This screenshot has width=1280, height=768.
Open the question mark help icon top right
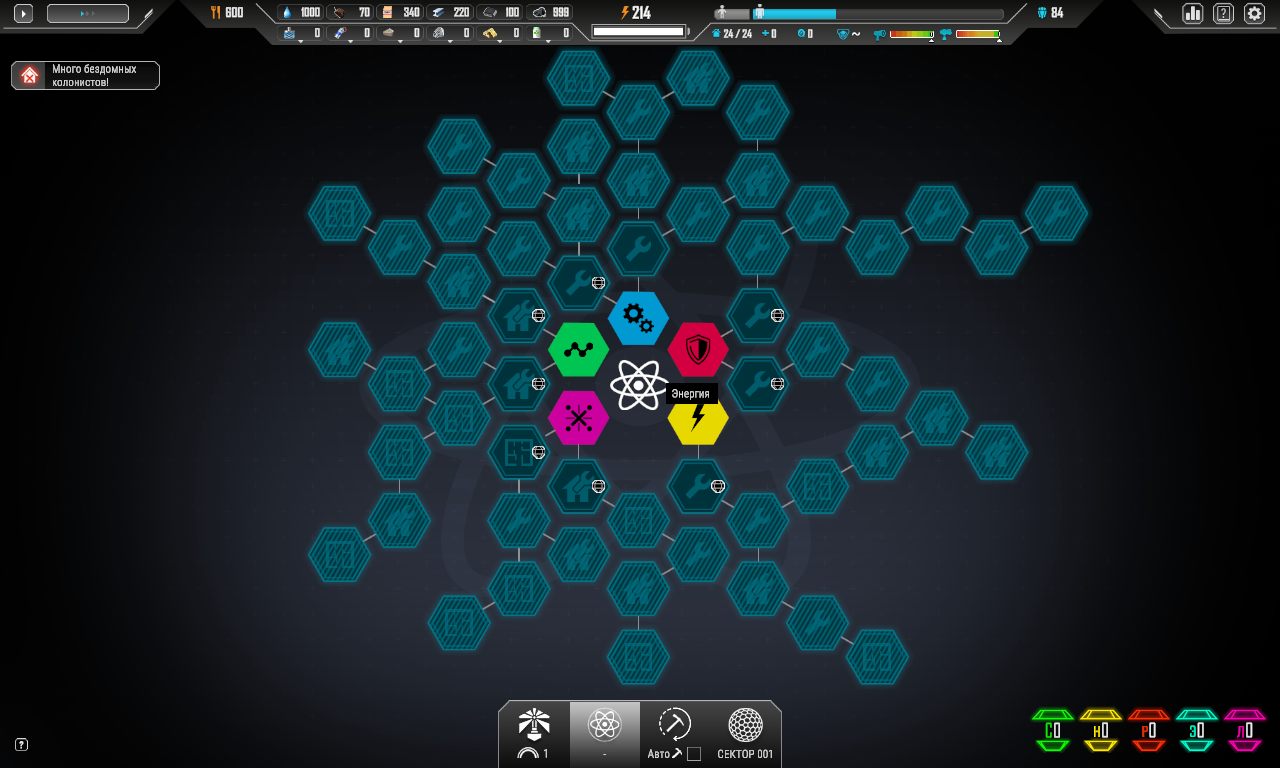[x=1222, y=13]
